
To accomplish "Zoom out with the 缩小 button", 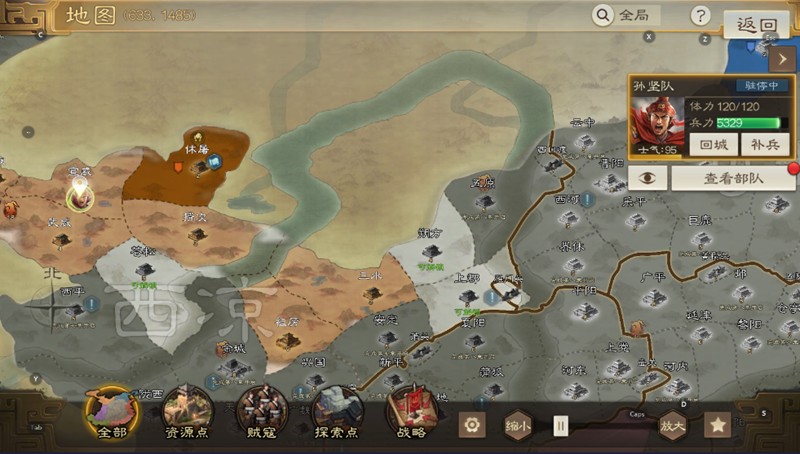I will click(x=518, y=425).
